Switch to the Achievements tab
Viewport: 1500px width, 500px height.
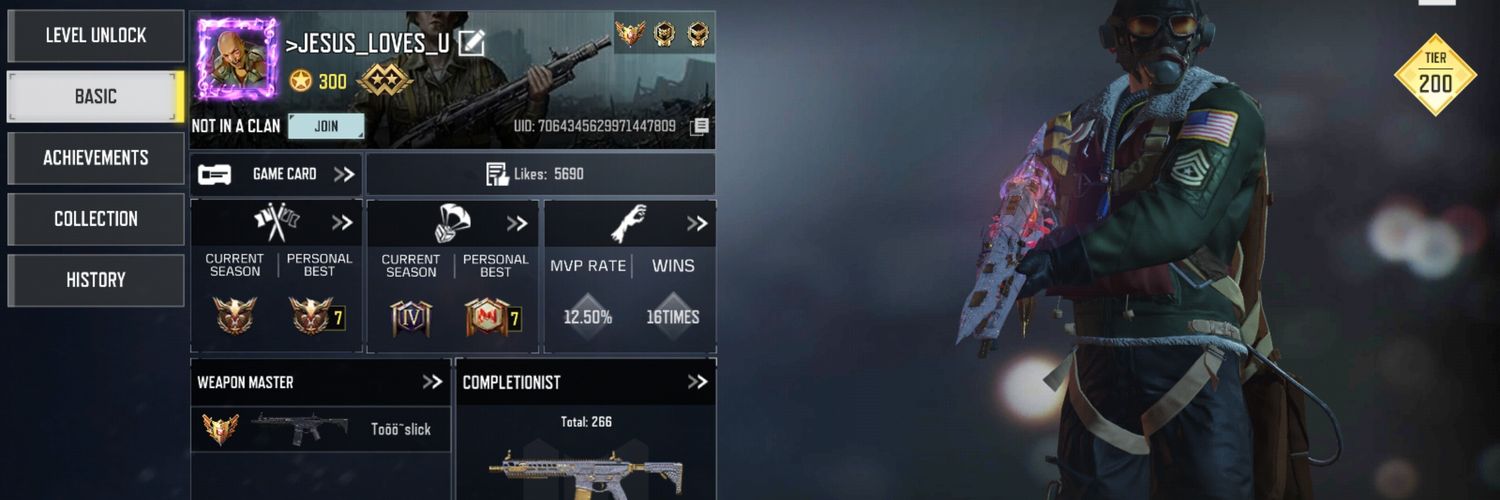pyautogui.click(x=96, y=158)
